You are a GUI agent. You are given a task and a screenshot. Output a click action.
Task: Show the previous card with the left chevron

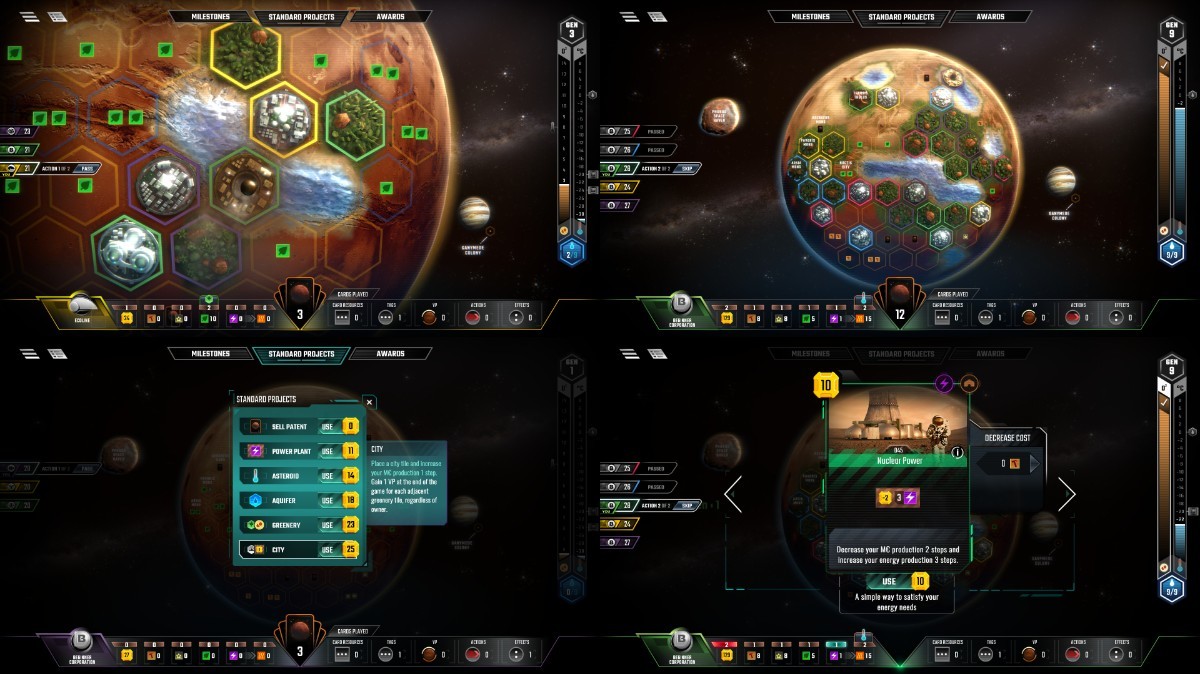(733, 494)
